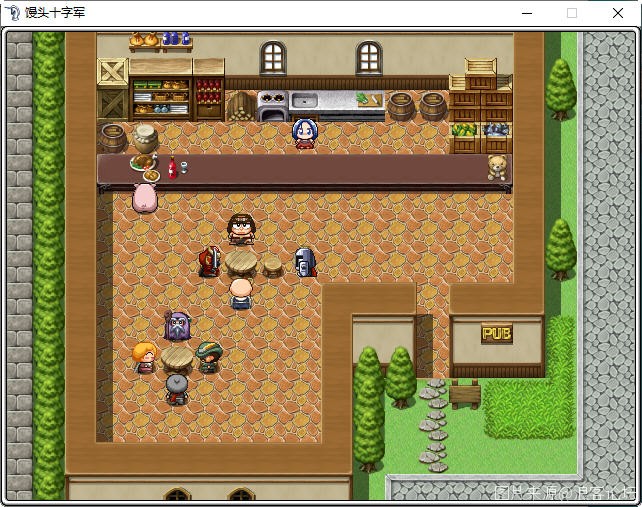Image resolution: width=642 pixels, height=507 pixels.
Task: Minimize the game window
Action: 526,13
